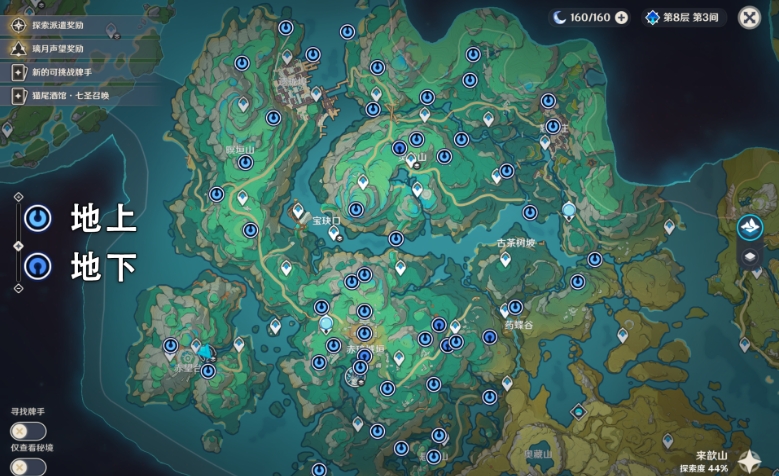The image size is (779, 476).
Task: Open 探索派遣奖励 expedition reward notice
Action: 58,22
